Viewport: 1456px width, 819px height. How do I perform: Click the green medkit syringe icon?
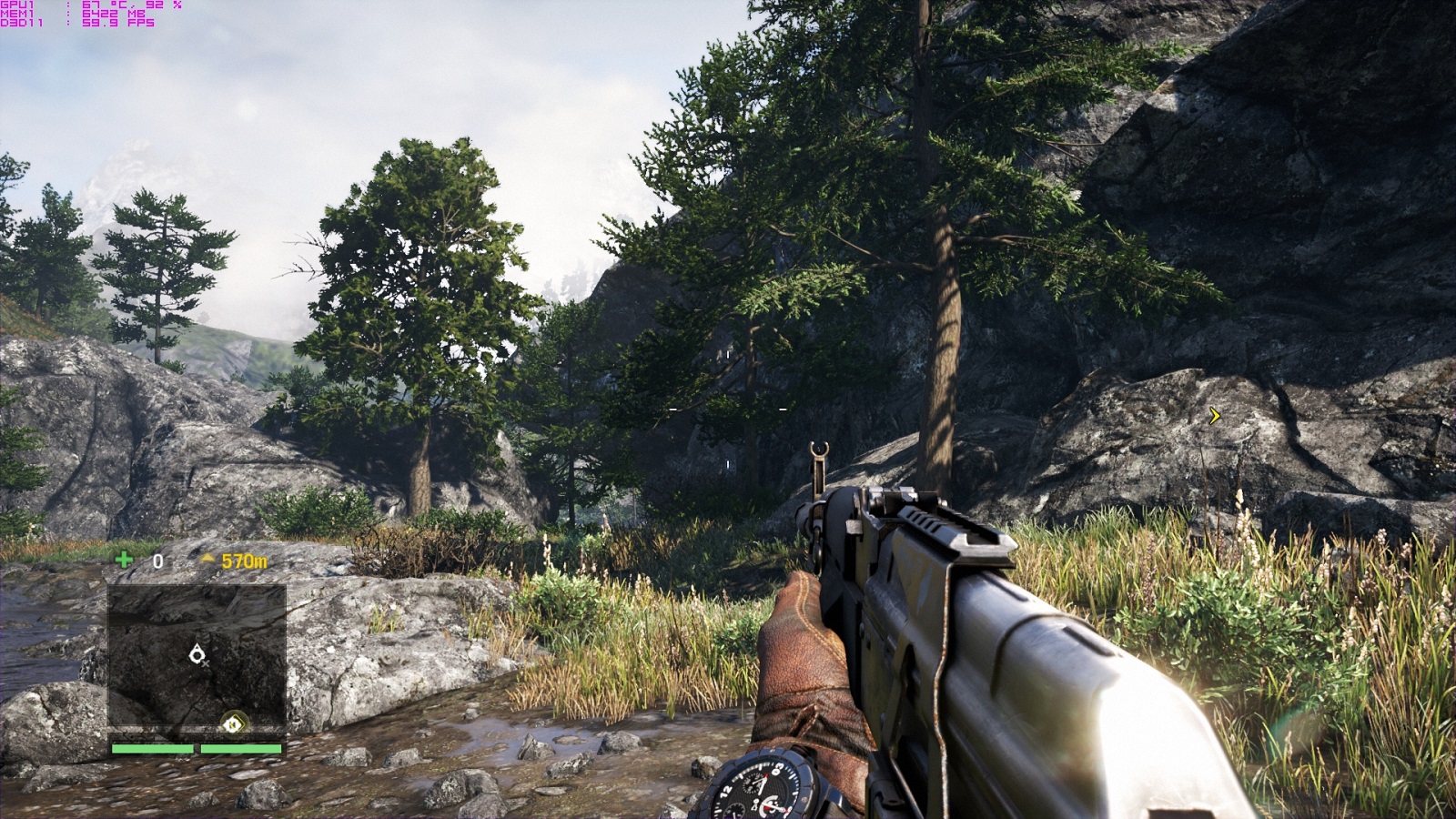click(124, 561)
